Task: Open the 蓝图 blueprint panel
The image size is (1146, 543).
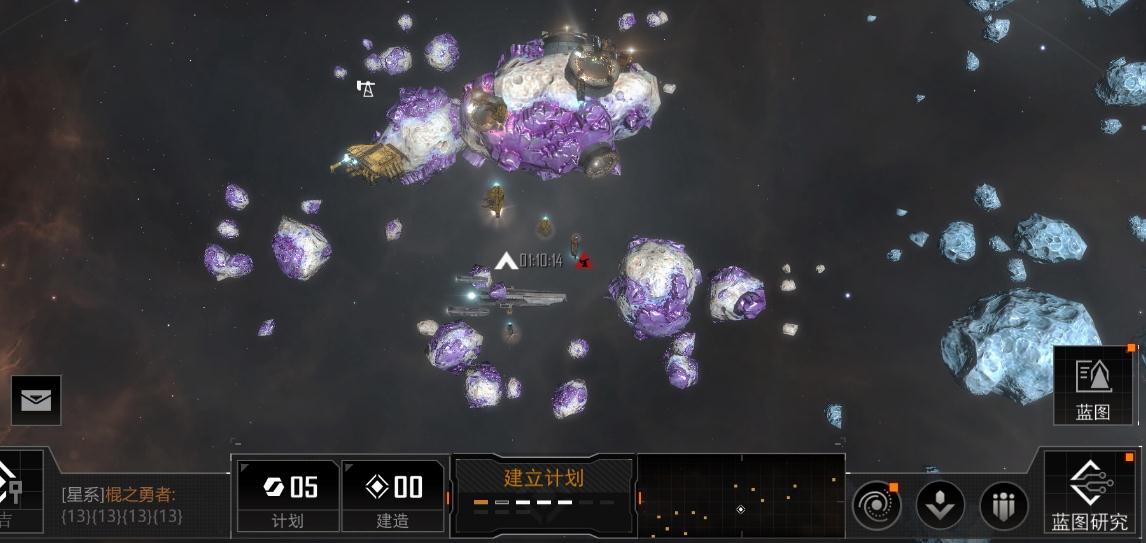Action: pos(1093,385)
